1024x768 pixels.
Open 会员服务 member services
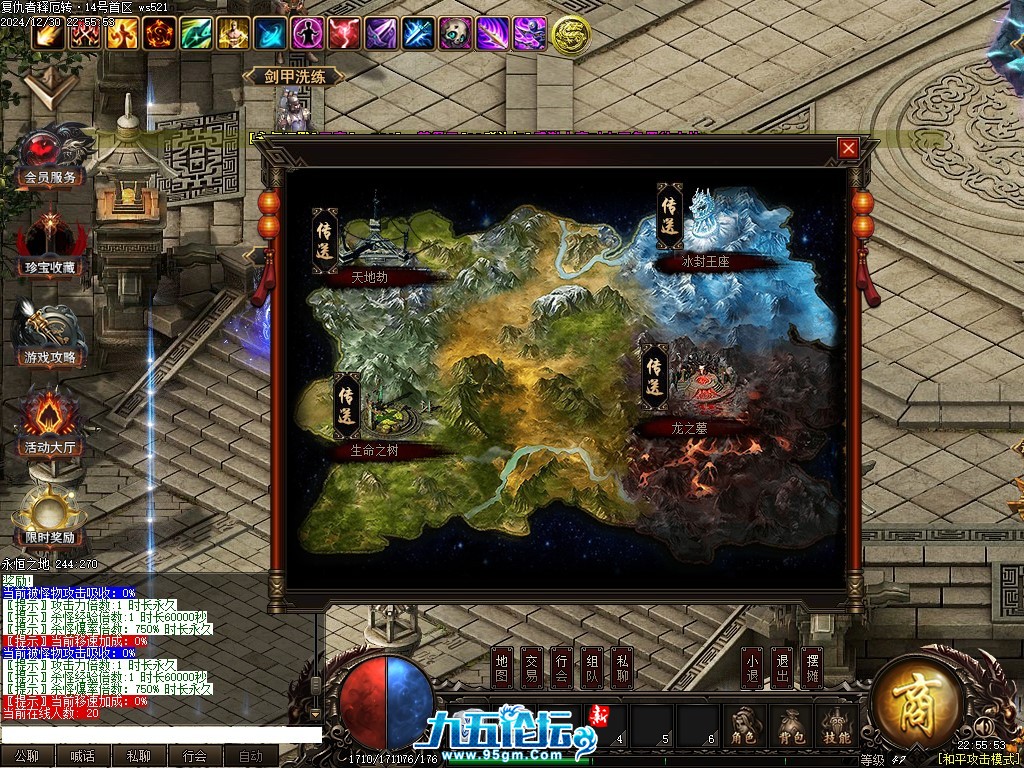[x=49, y=160]
